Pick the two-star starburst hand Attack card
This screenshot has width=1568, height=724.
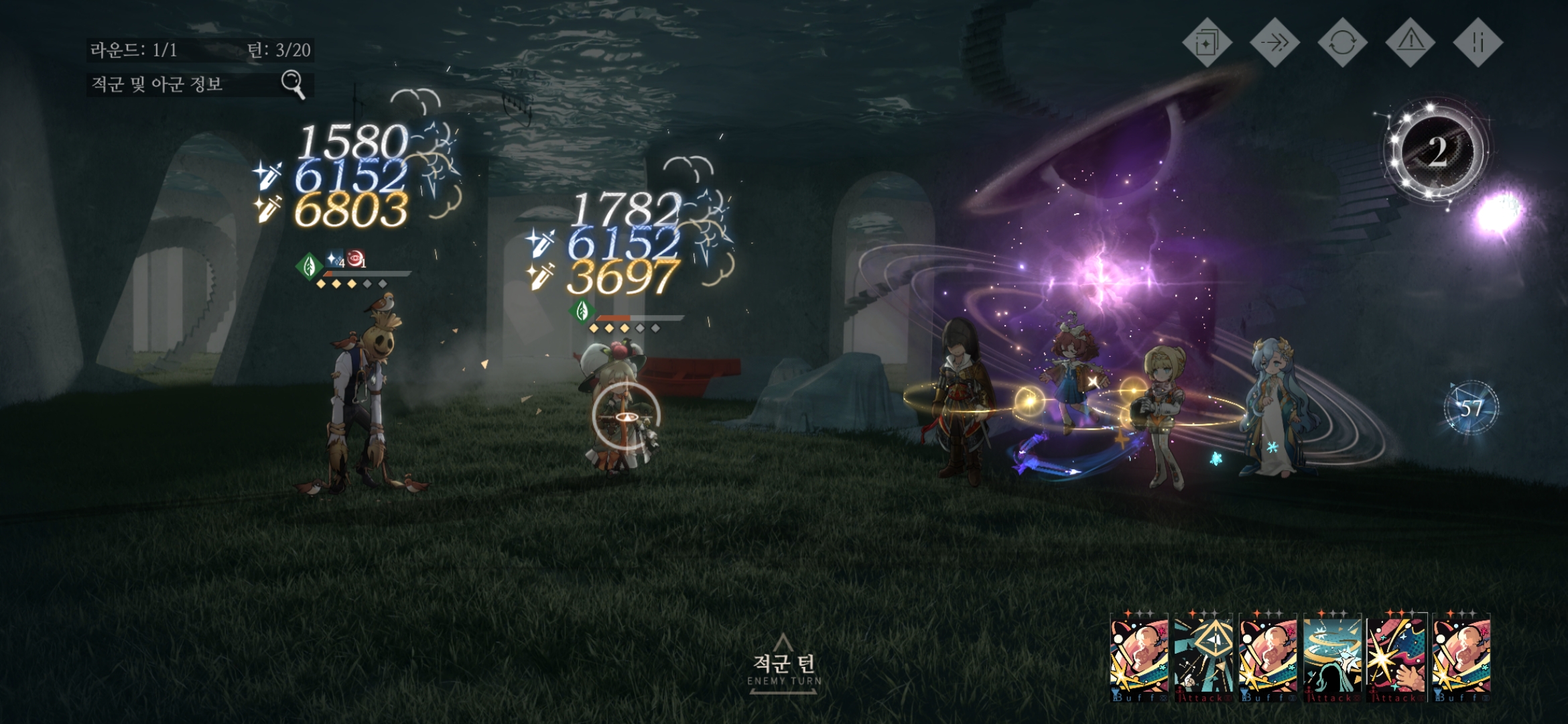click(x=1397, y=657)
